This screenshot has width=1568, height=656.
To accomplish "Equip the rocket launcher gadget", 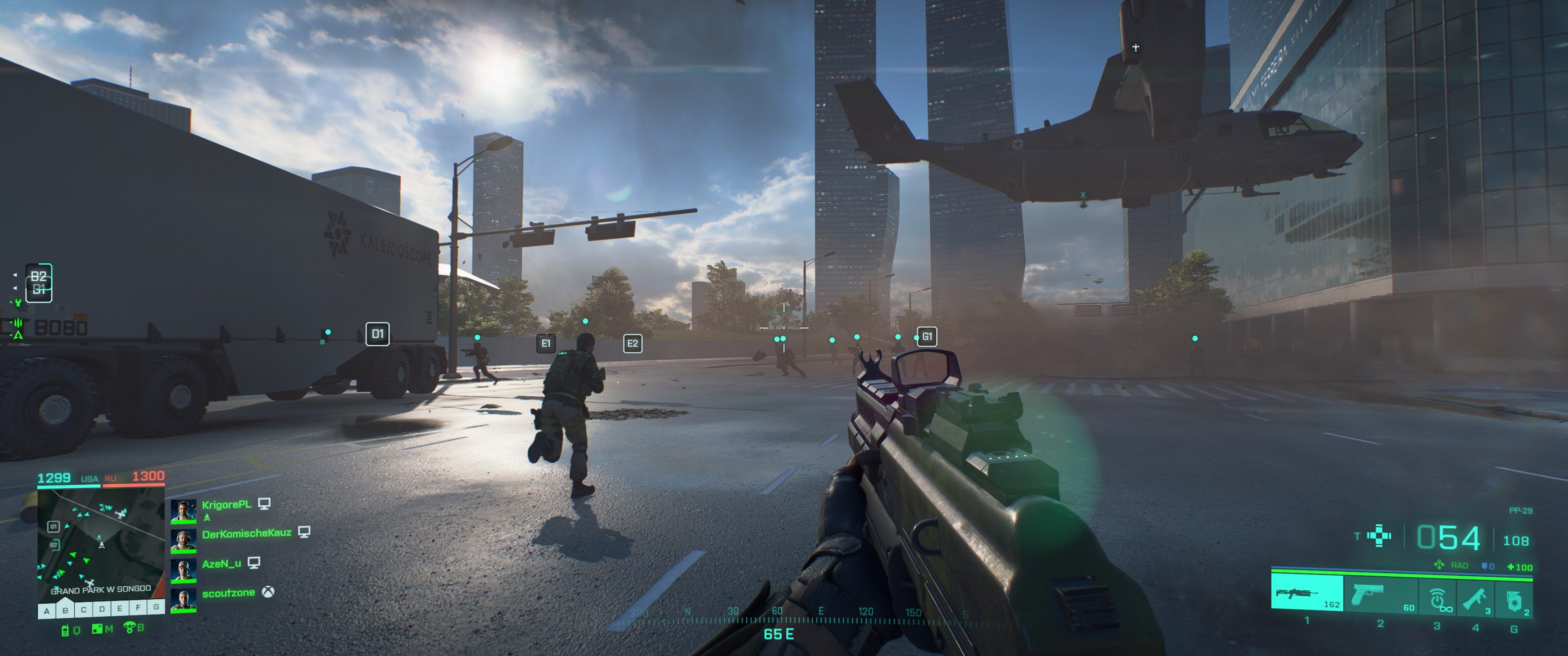I will [x=1475, y=598].
